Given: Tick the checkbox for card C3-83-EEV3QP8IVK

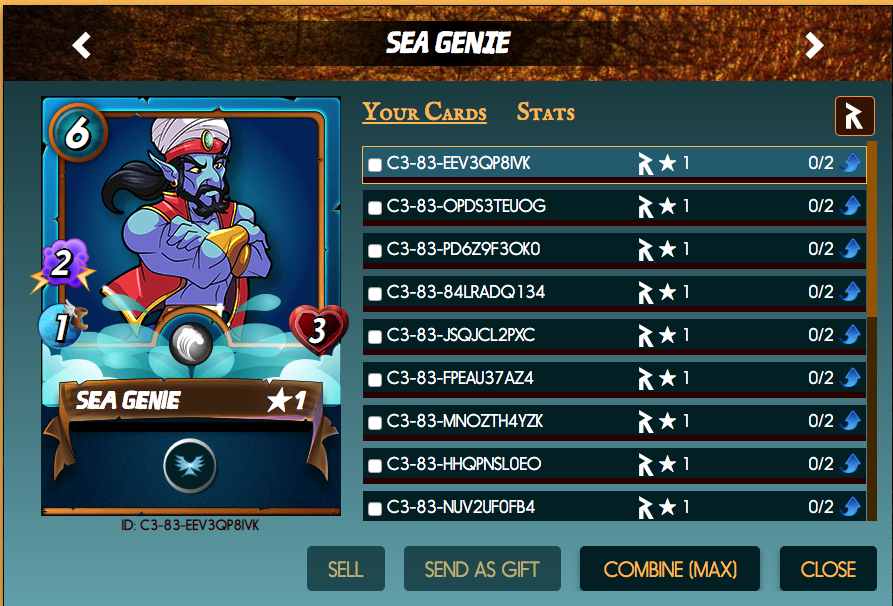Looking at the screenshot, I should [375, 165].
